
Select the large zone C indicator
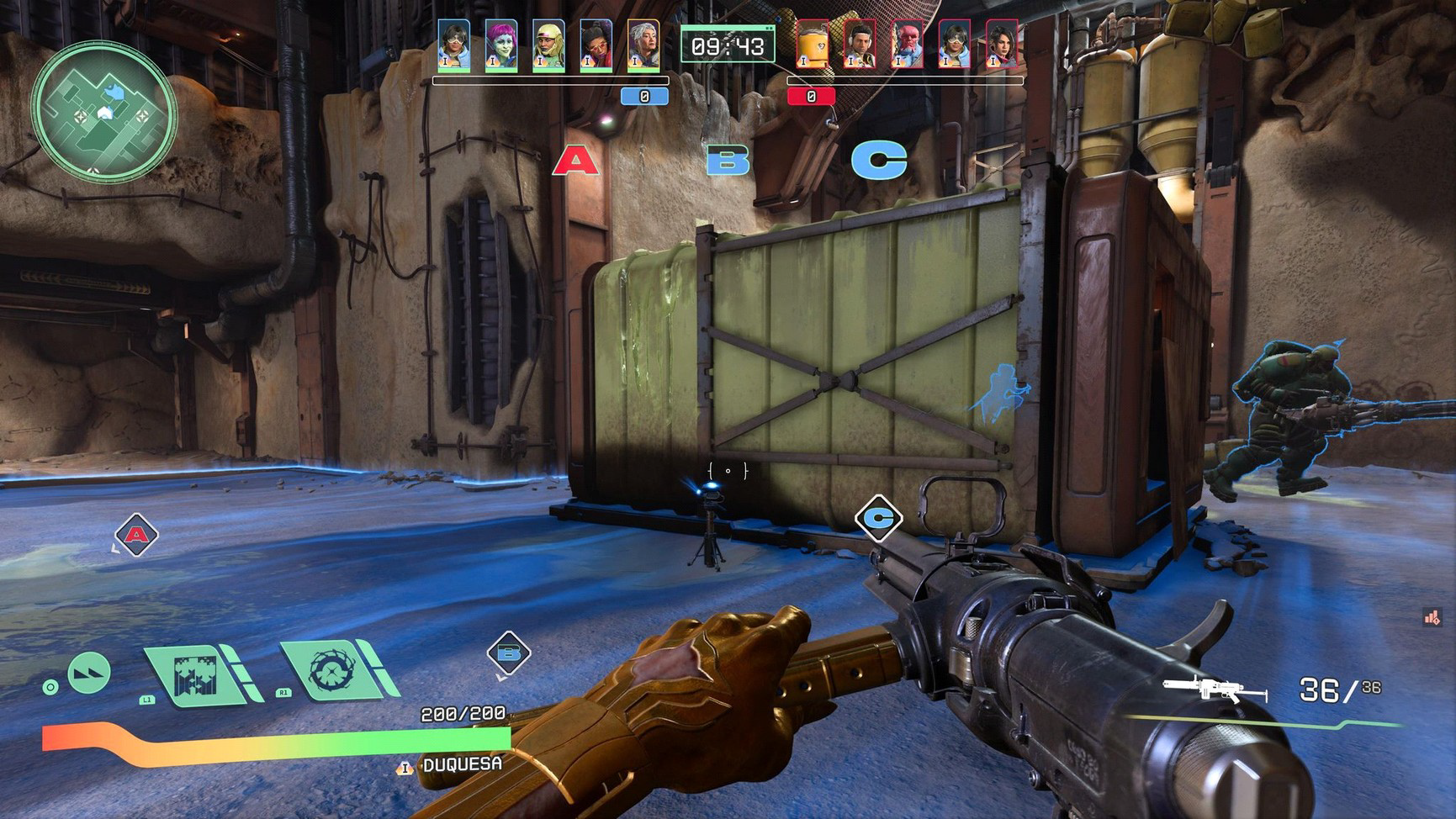coord(879,160)
